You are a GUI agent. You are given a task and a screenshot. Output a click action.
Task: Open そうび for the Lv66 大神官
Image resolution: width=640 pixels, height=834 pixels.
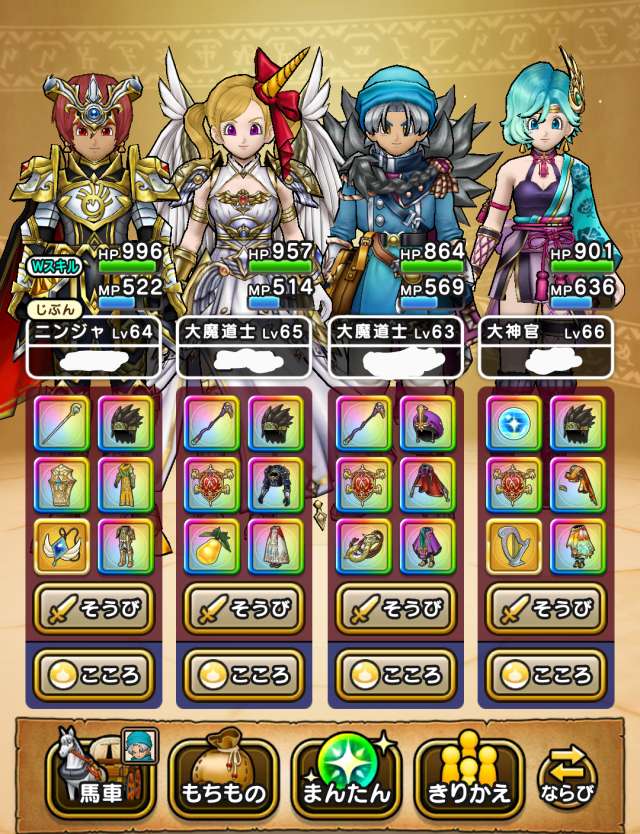click(x=547, y=607)
